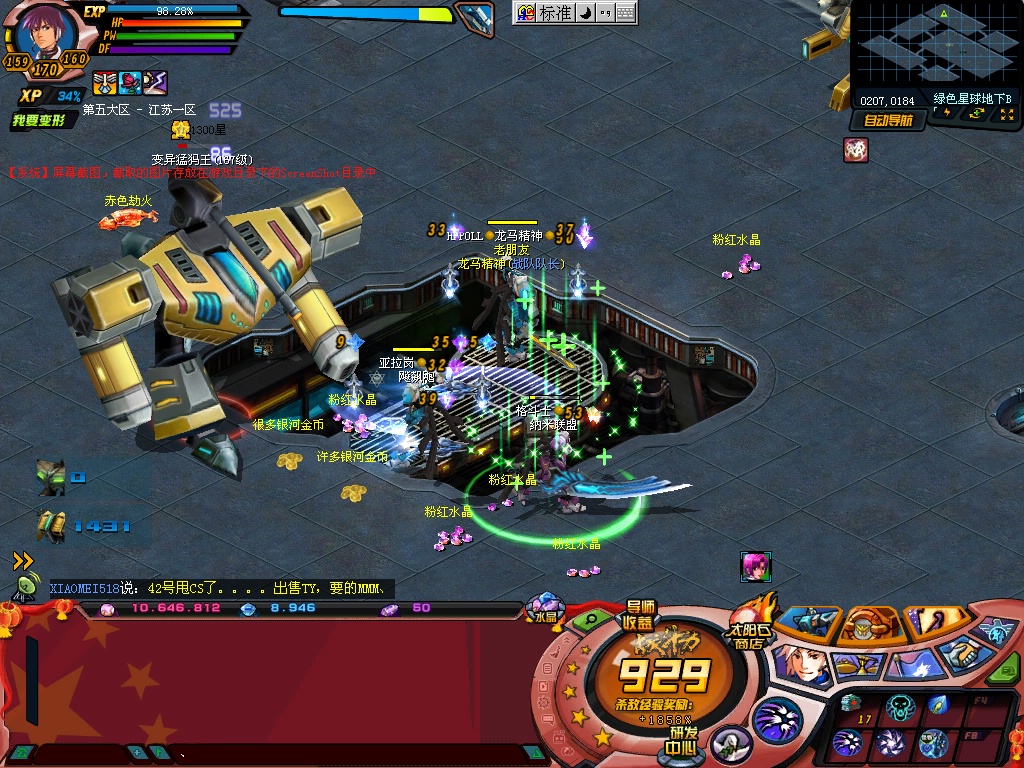
Task: Select the item slot showing count 17
Action: [852, 708]
